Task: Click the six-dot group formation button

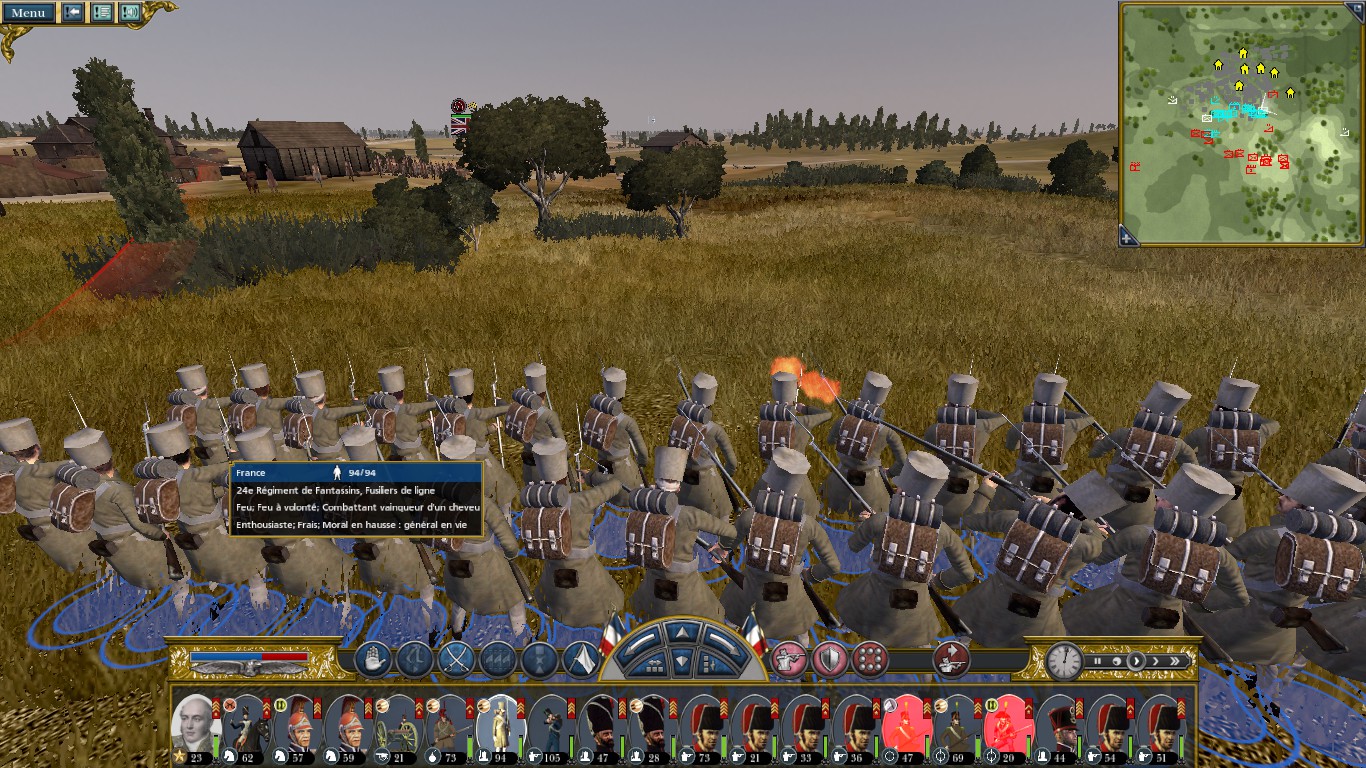Action: click(870, 660)
